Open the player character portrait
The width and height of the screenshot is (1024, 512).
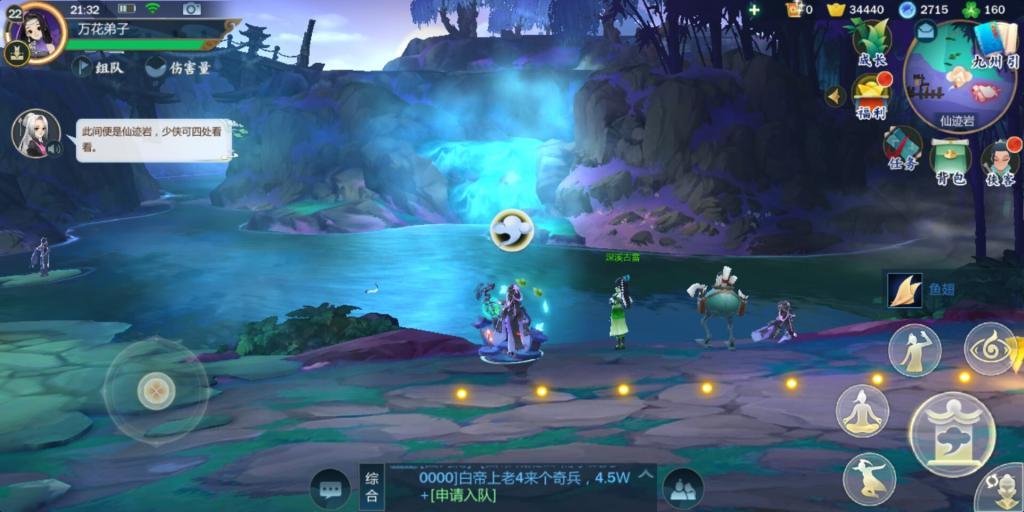point(41,32)
